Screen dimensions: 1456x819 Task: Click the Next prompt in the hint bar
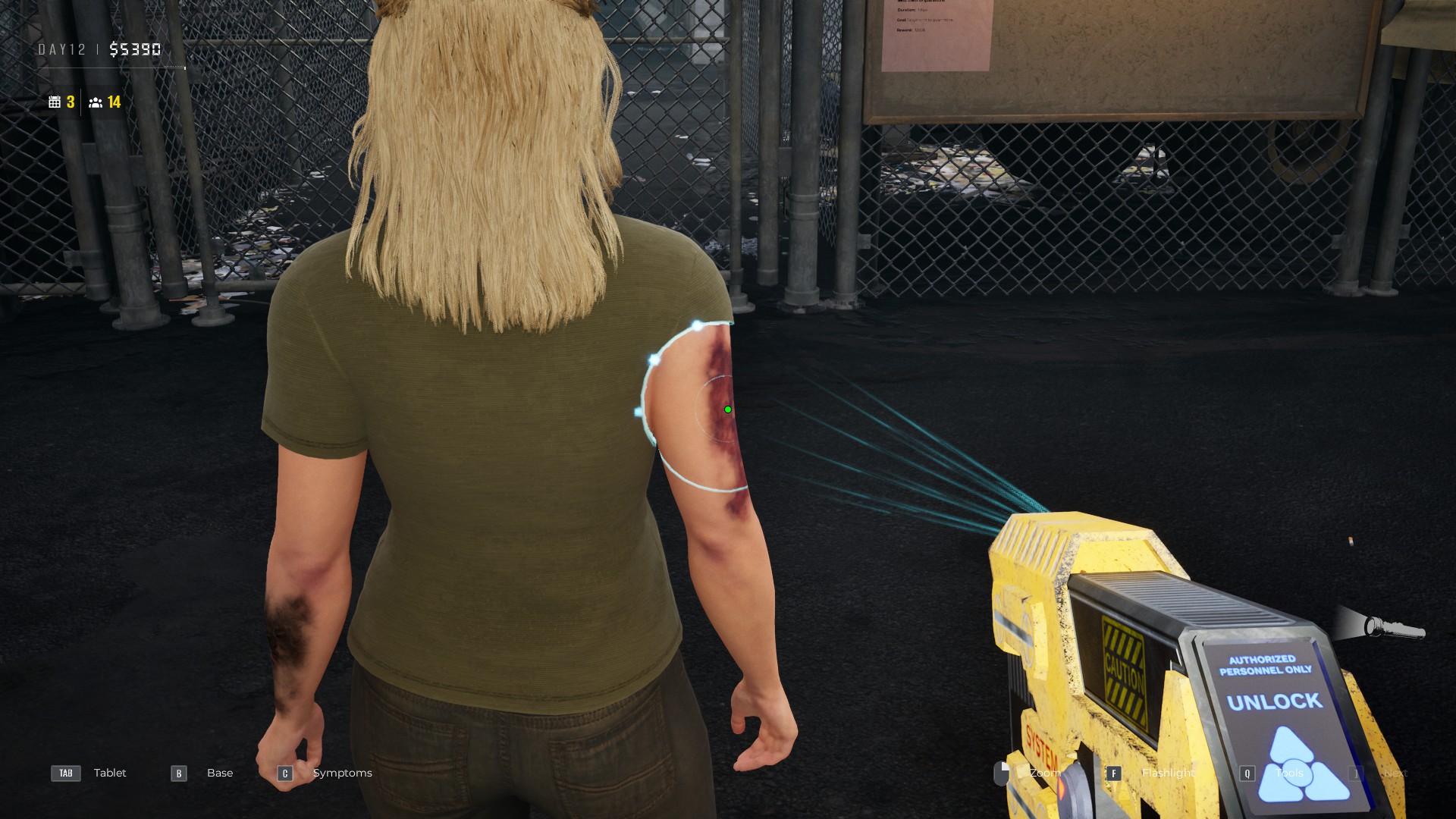(1395, 773)
